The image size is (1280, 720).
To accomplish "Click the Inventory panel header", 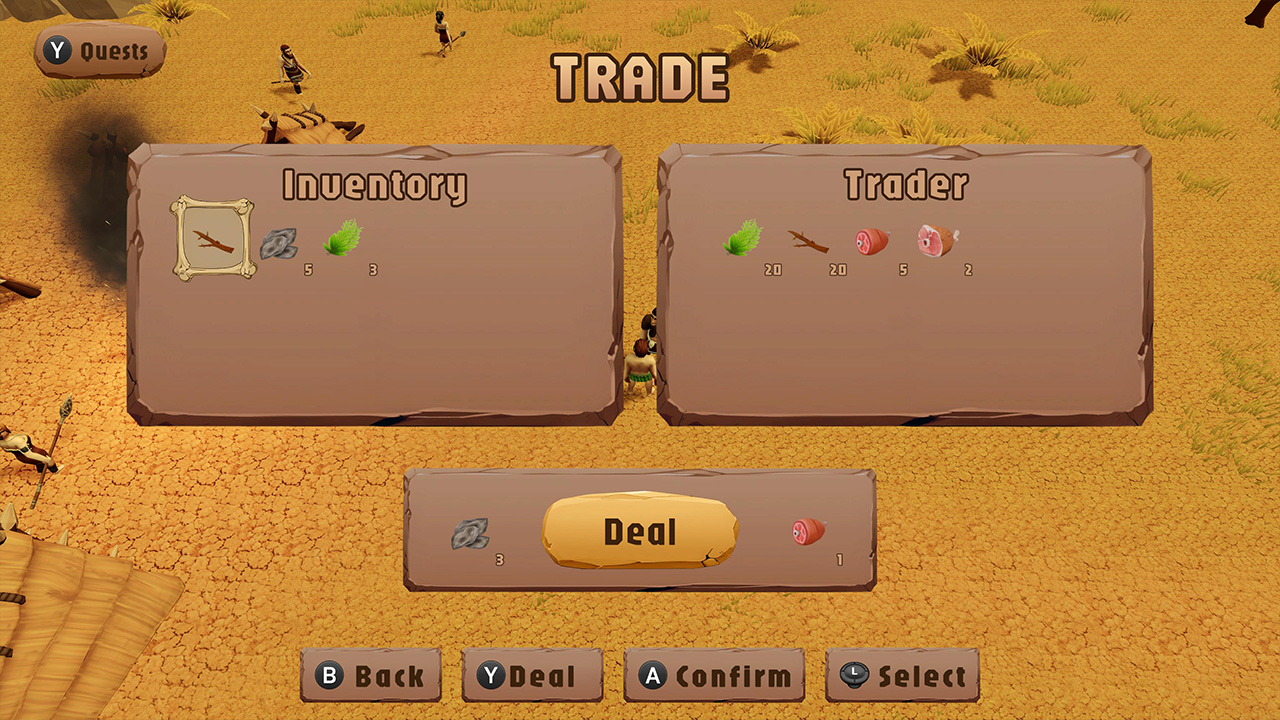I will (376, 185).
